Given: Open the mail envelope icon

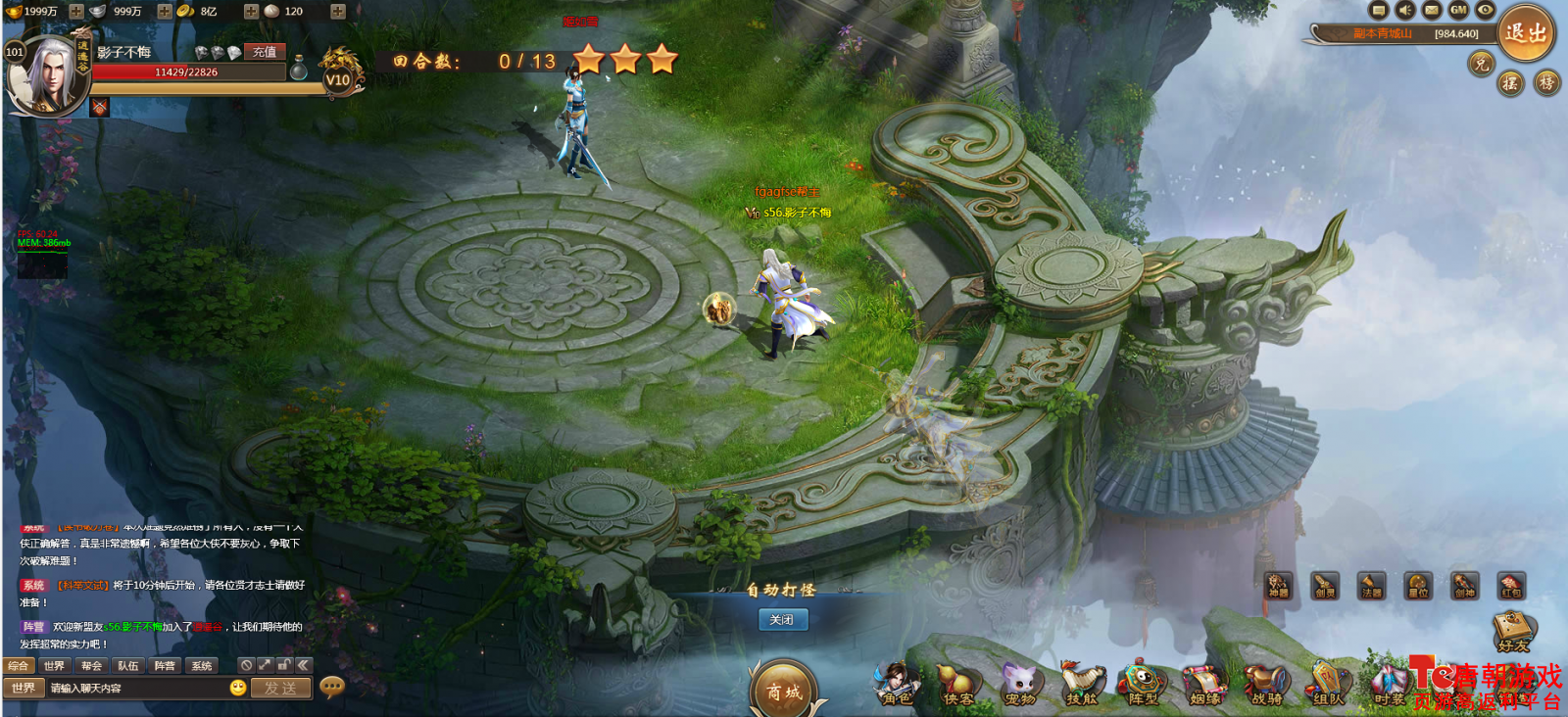Looking at the screenshot, I should 1432,10.
